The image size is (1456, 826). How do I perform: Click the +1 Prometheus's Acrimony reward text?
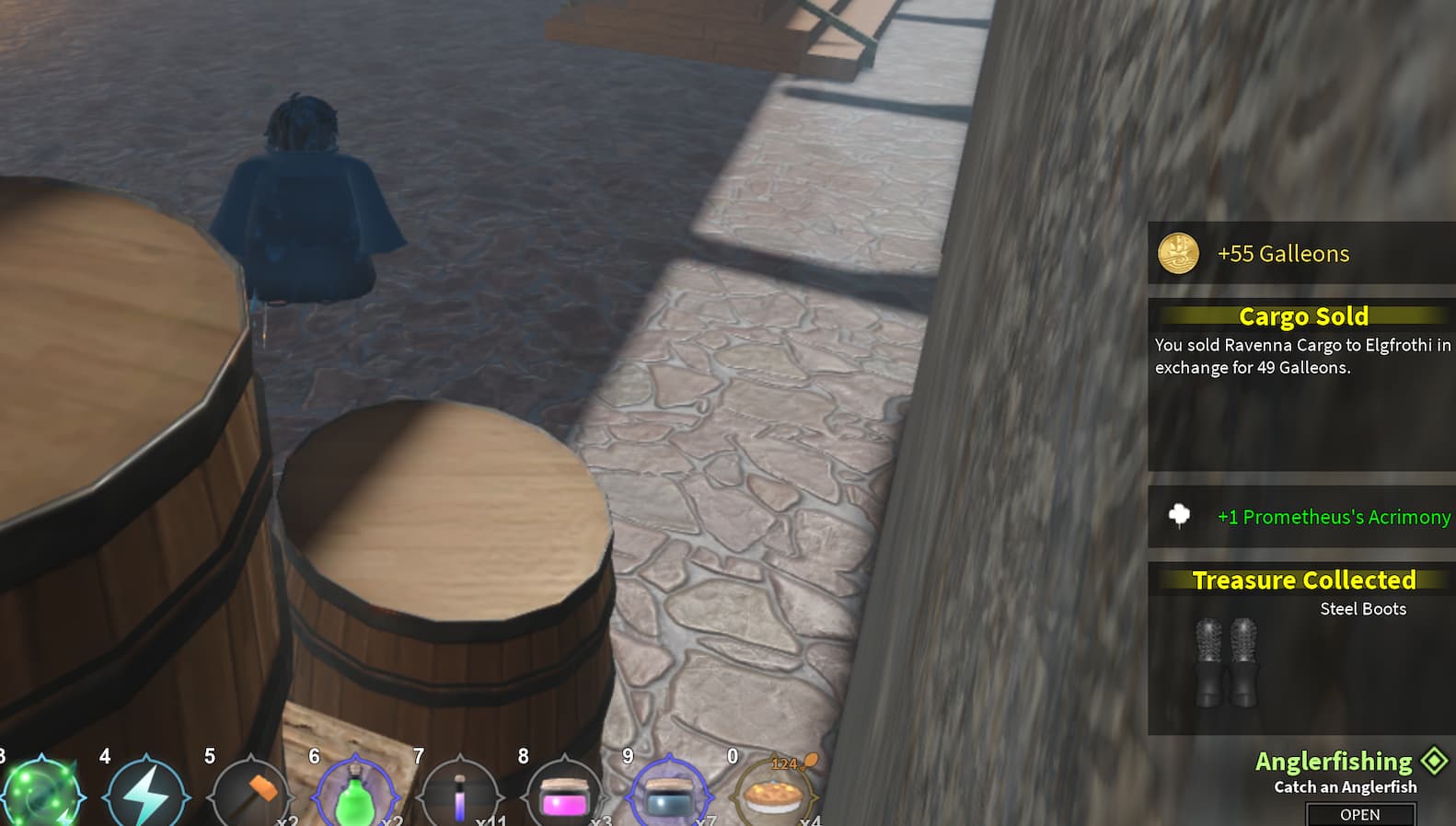(x=1332, y=517)
